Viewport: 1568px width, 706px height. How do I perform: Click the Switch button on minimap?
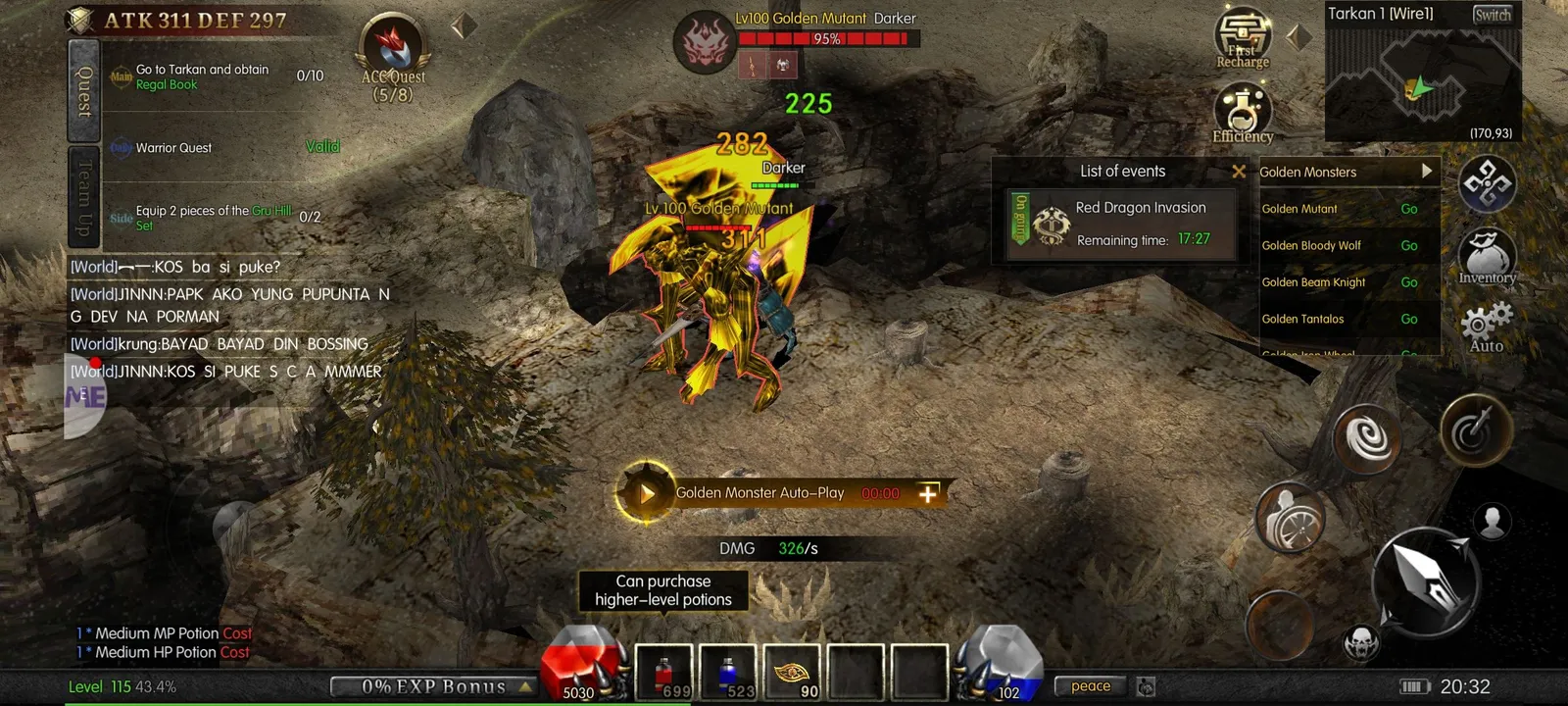(1492, 15)
